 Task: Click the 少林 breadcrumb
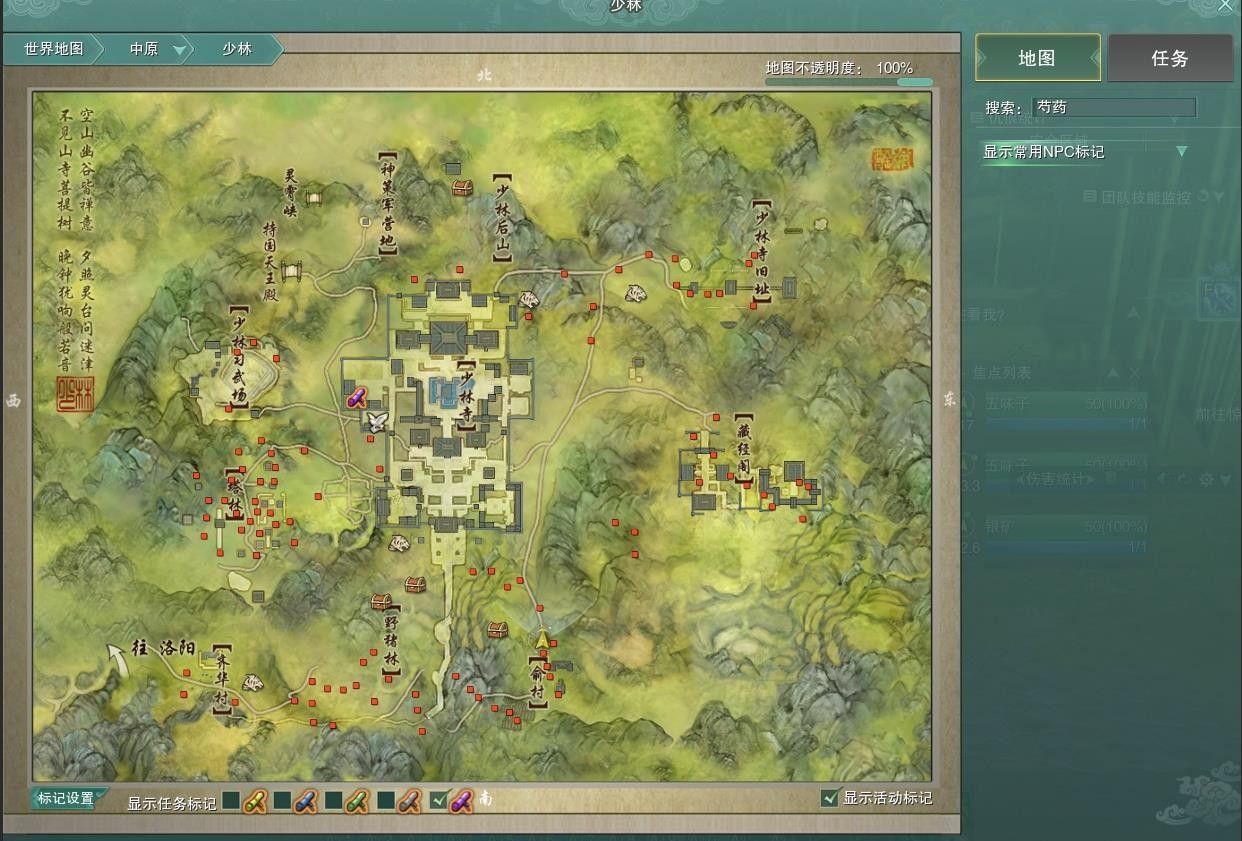tap(237, 49)
